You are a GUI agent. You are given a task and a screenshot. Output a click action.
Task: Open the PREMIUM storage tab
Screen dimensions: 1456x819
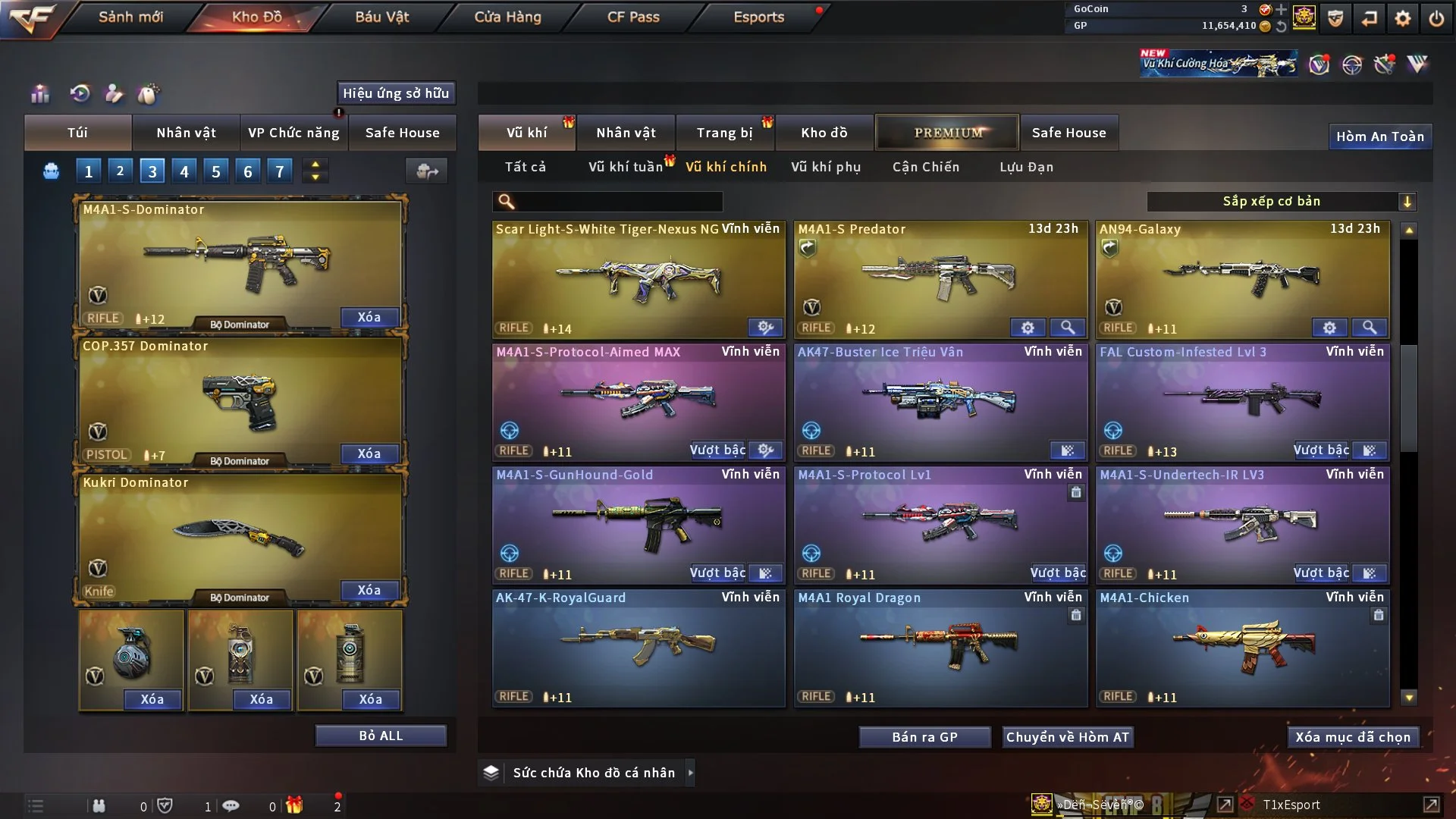(947, 133)
